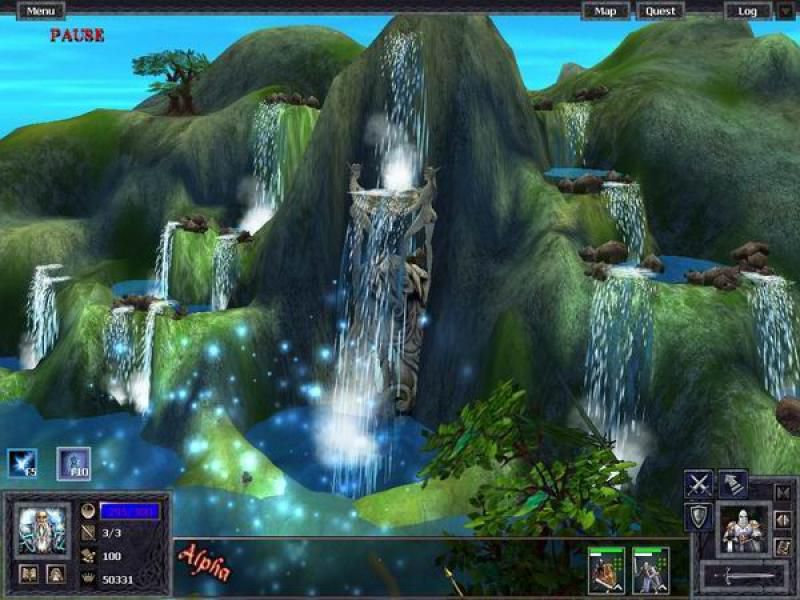
Task: Open the Menu button
Action: point(40,11)
